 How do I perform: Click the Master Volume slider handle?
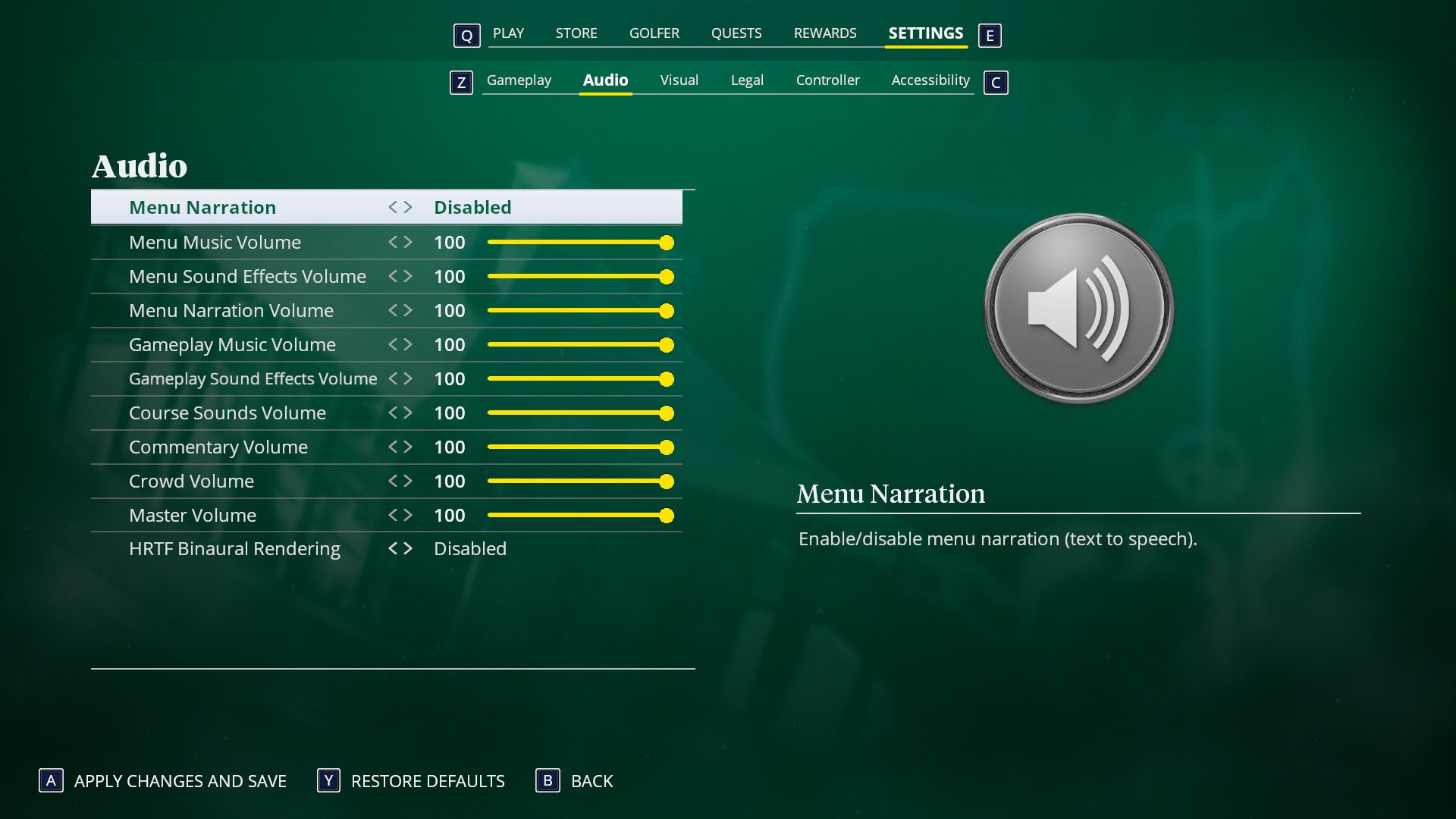[x=667, y=515]
